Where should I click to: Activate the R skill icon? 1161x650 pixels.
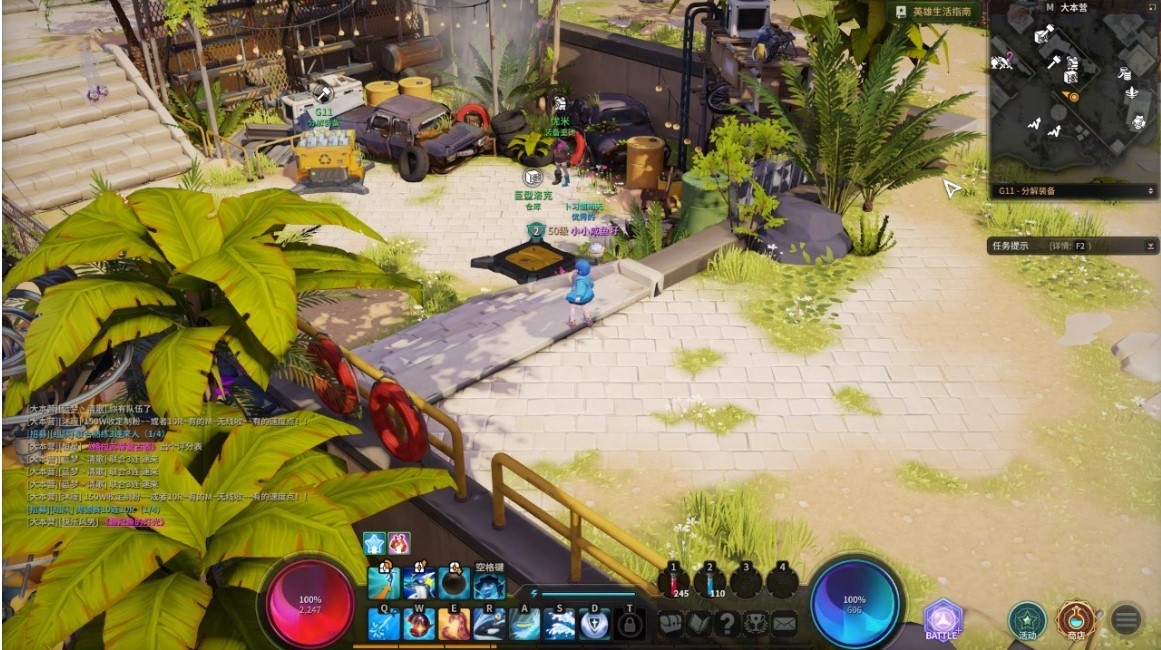coord(489,625)
